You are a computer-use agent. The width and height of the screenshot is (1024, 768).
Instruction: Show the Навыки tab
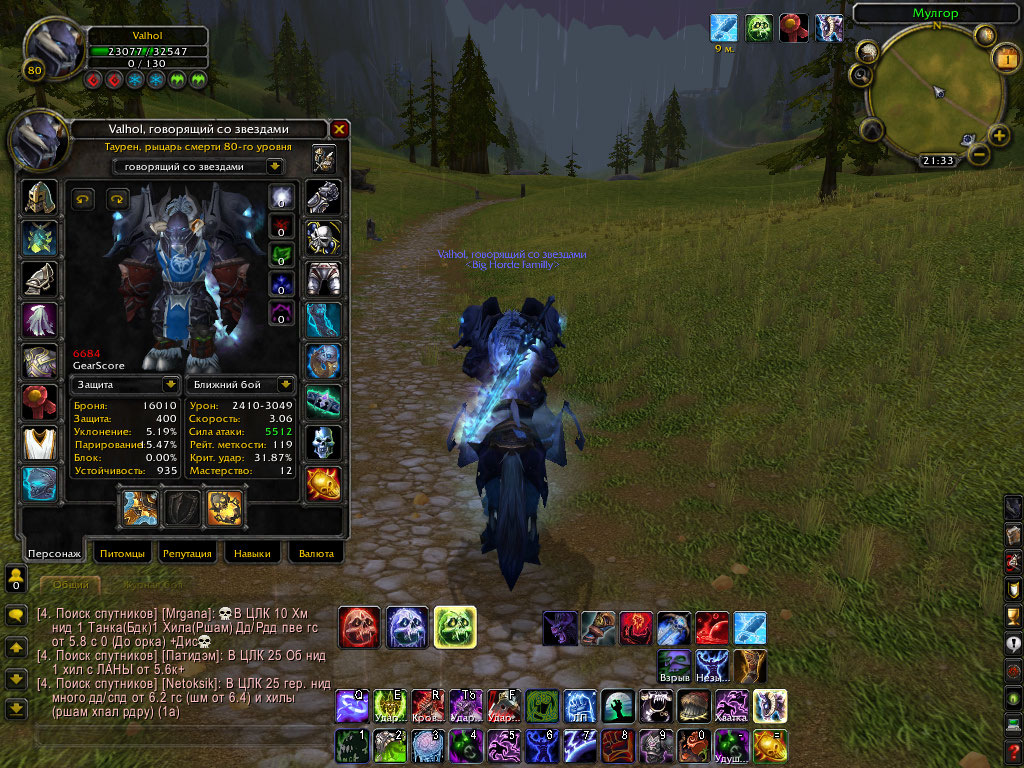point(252,553)
